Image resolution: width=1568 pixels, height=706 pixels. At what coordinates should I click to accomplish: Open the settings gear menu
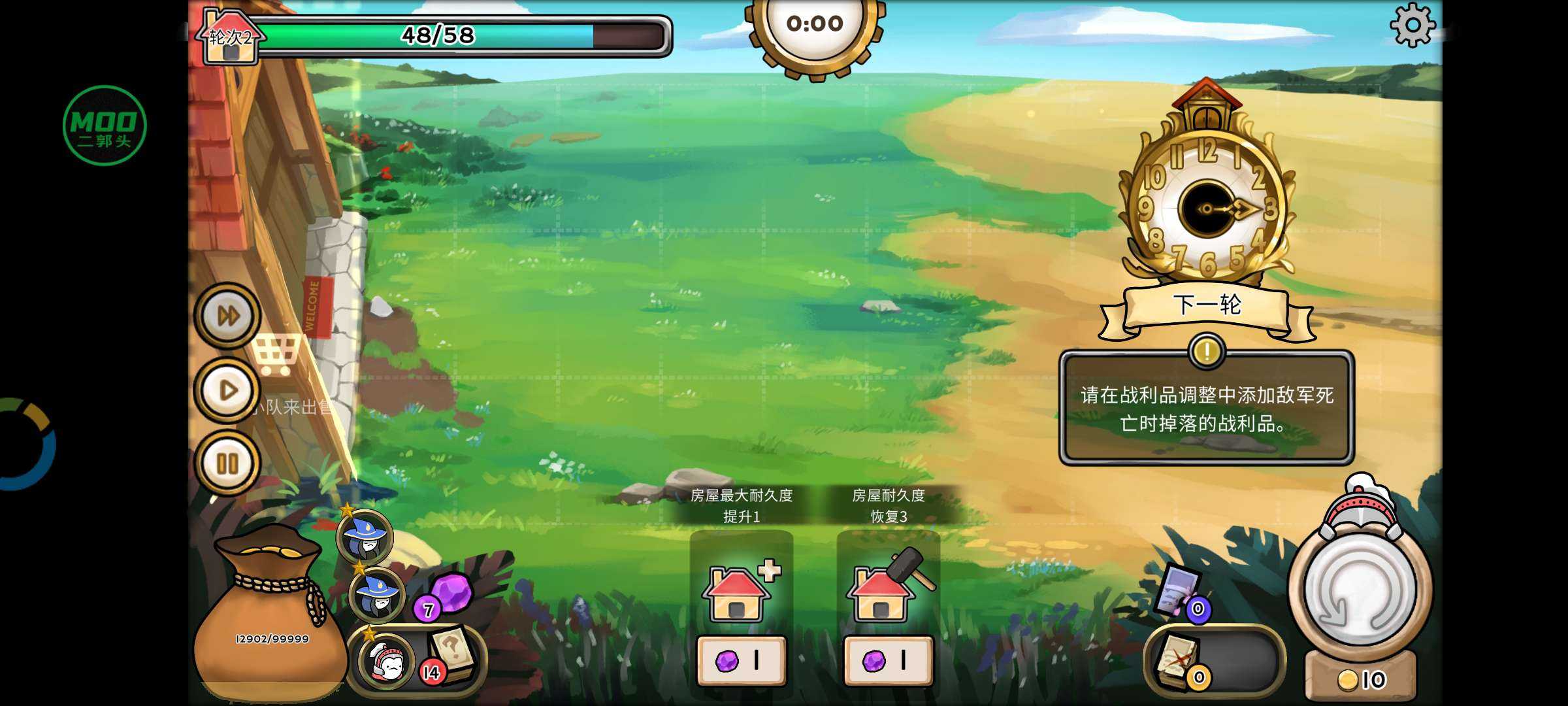[1412, 25]
